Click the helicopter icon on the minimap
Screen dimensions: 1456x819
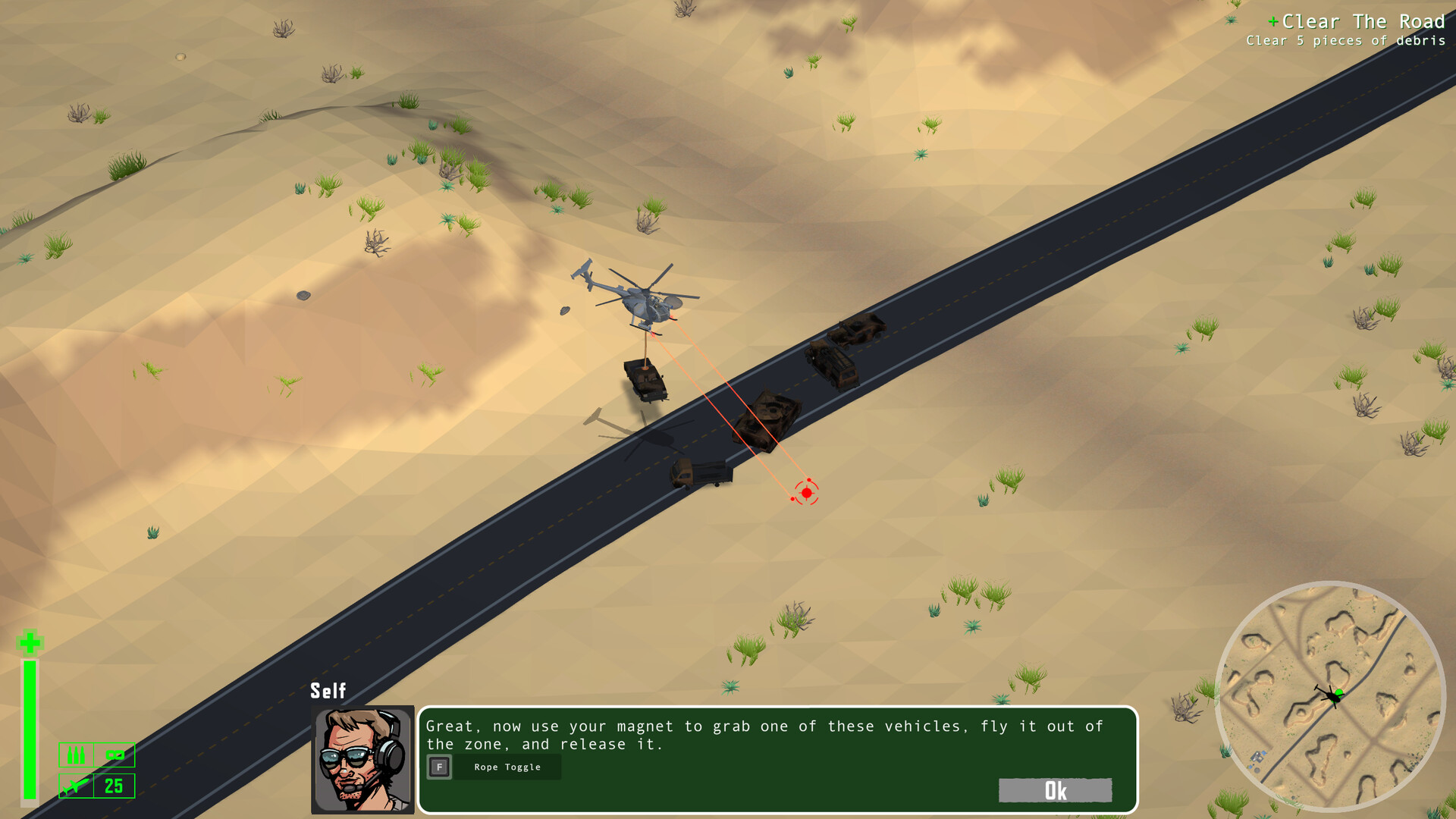pyautogui.click(x=1332, y=695)
